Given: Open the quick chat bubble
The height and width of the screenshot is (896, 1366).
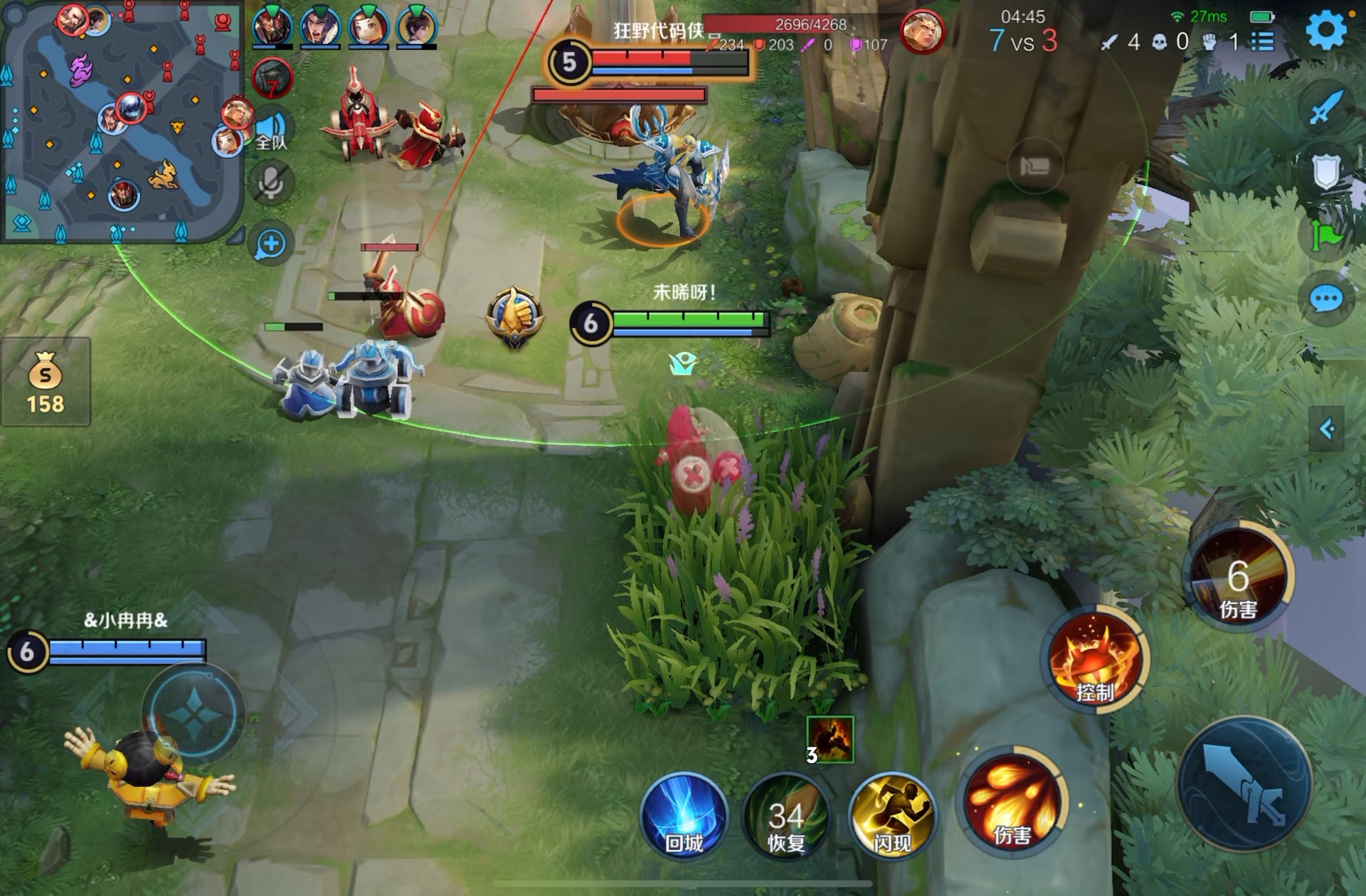Looking at the screenshot, I should [1325, 299].
